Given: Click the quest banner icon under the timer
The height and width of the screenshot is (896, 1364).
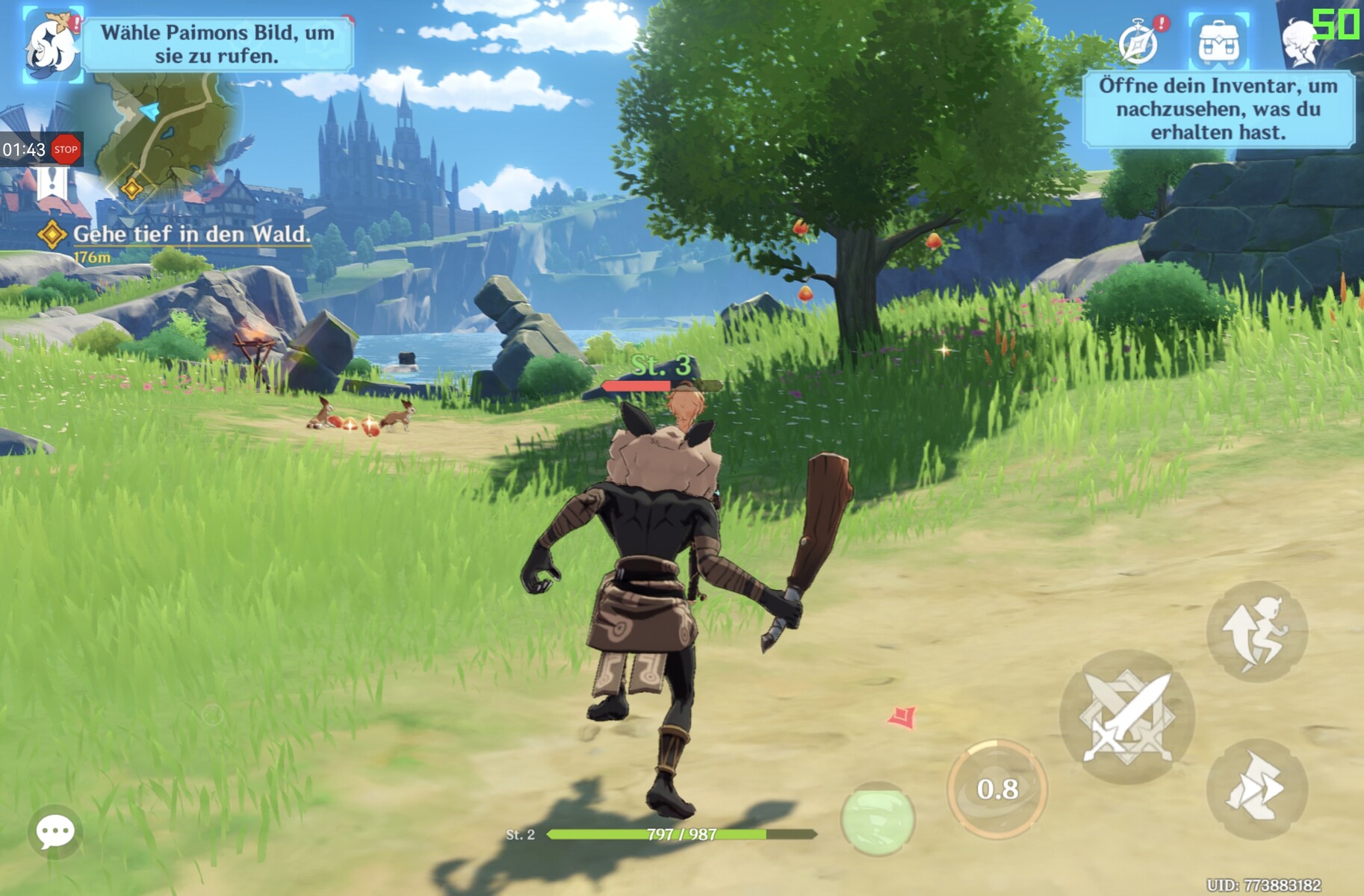Looking at the screenshot, I should (x=52, y=184).
